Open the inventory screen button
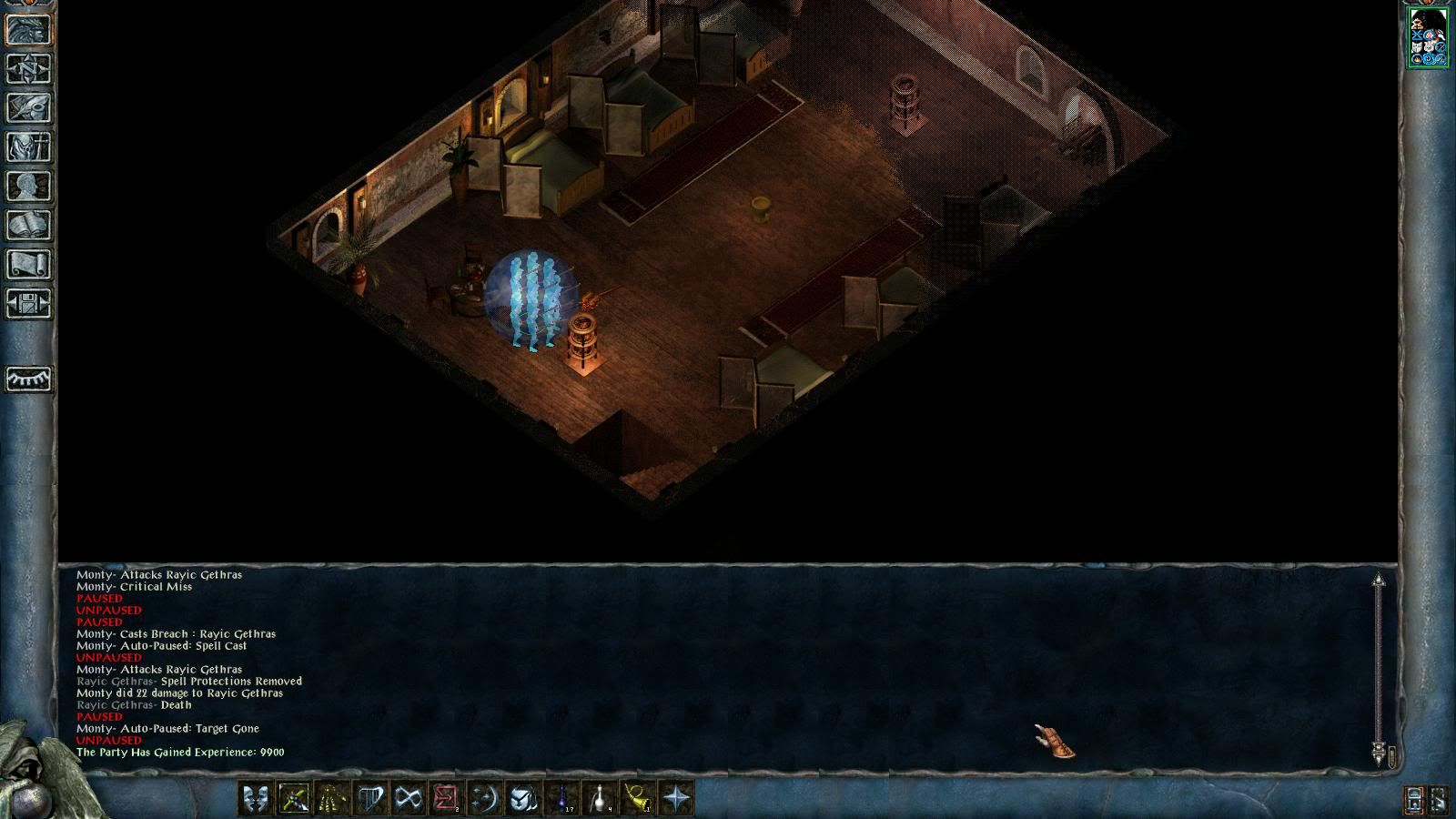Screen dimensions: 1456x819 pos(29,147)
